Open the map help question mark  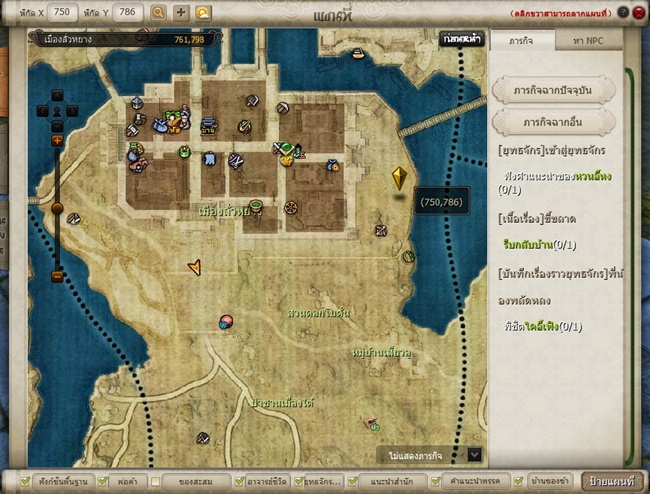pyautogui.click(x=622, y=12)
